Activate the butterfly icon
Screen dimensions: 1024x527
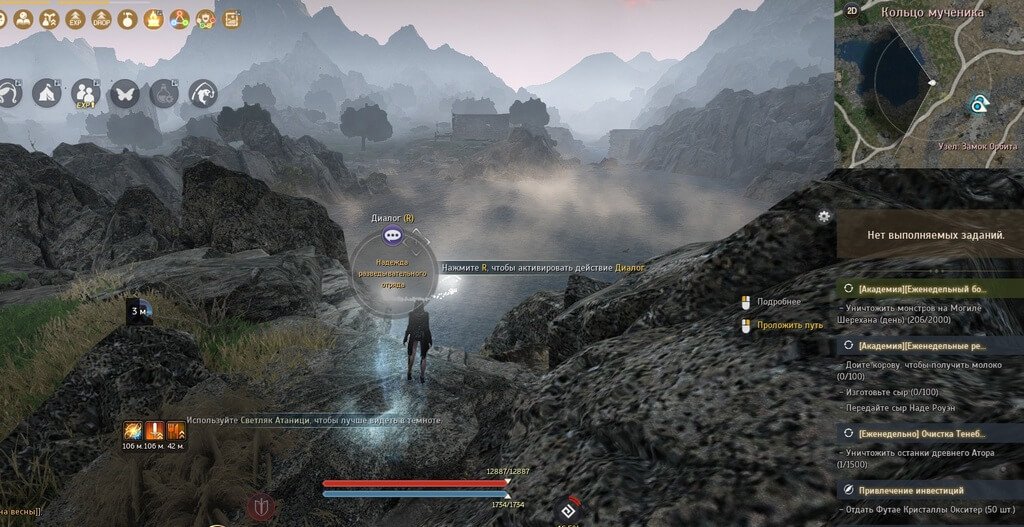point(125,93)
